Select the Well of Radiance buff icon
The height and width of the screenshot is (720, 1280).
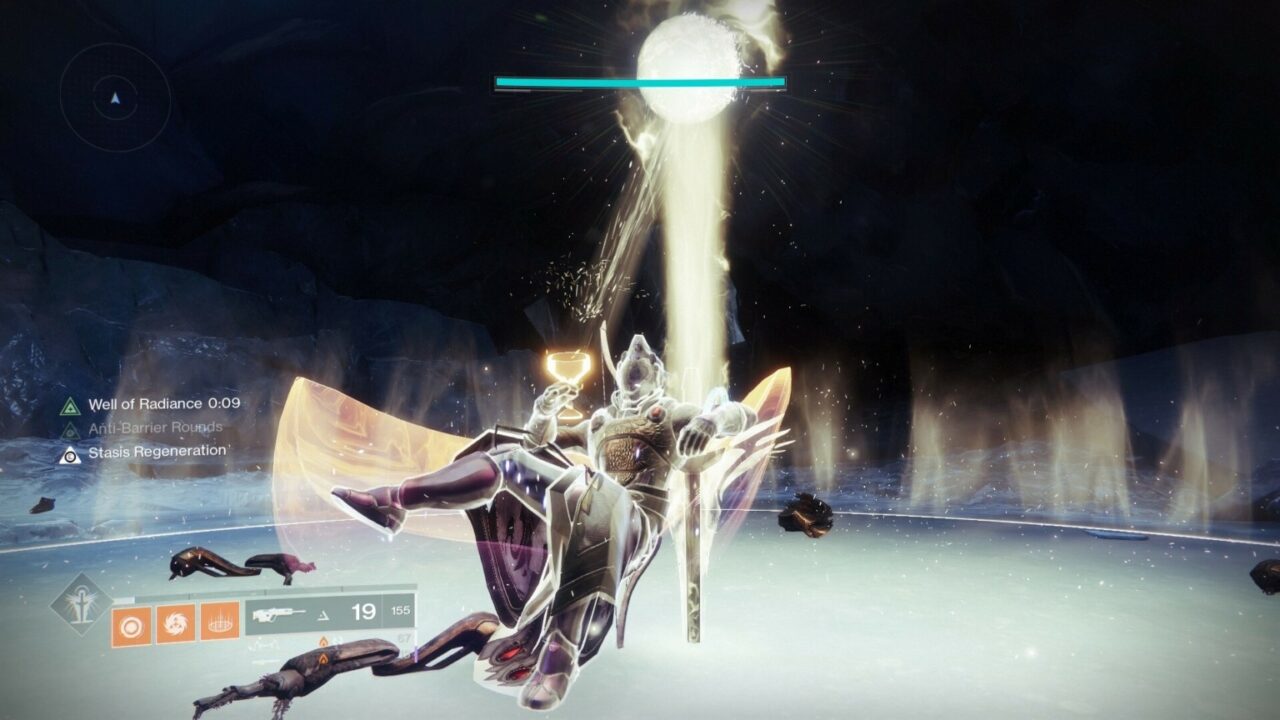point(69,406)
